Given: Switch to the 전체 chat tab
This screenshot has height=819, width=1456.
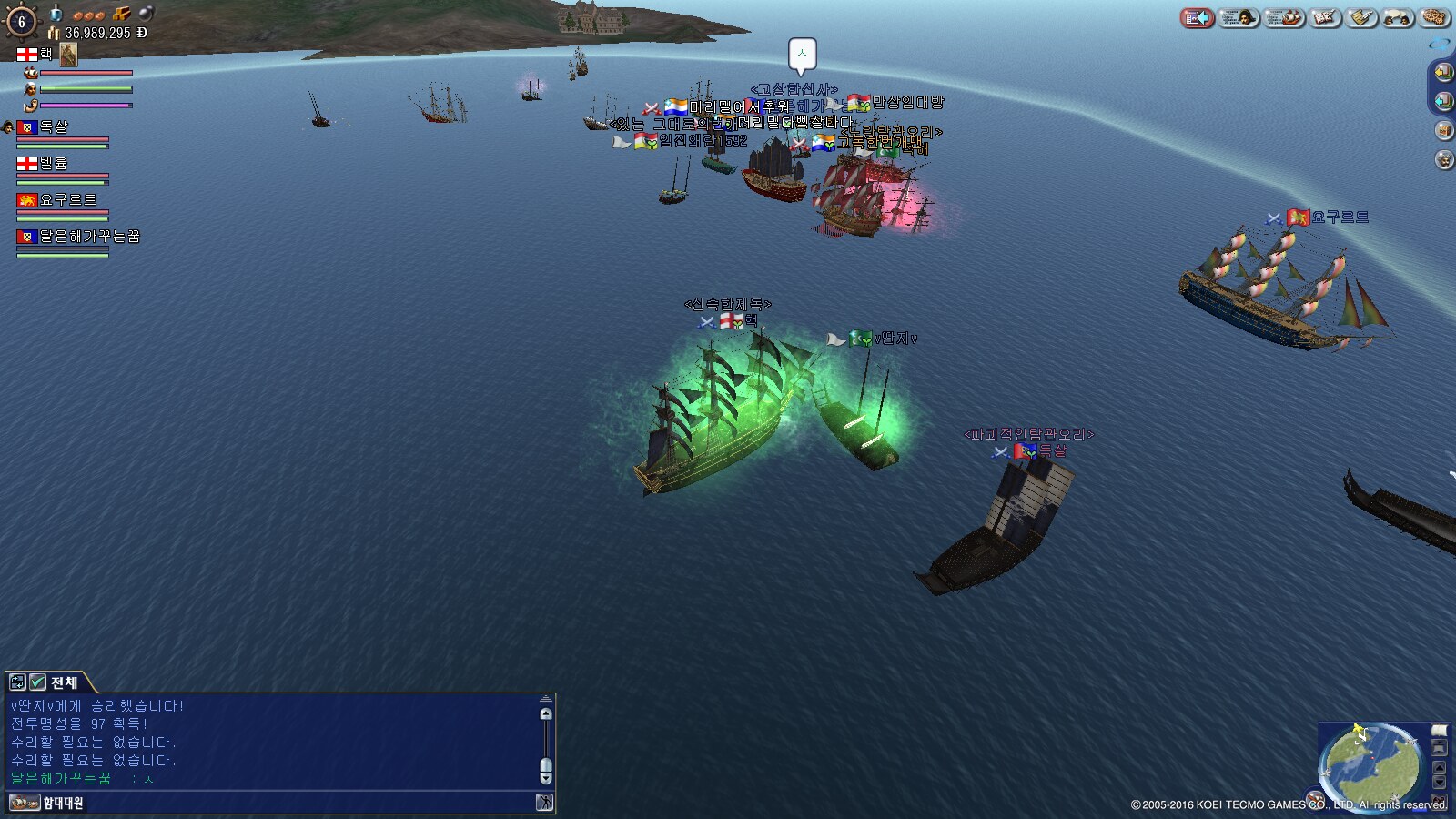Looking at the screenshot, I should (x=64, y=682).
